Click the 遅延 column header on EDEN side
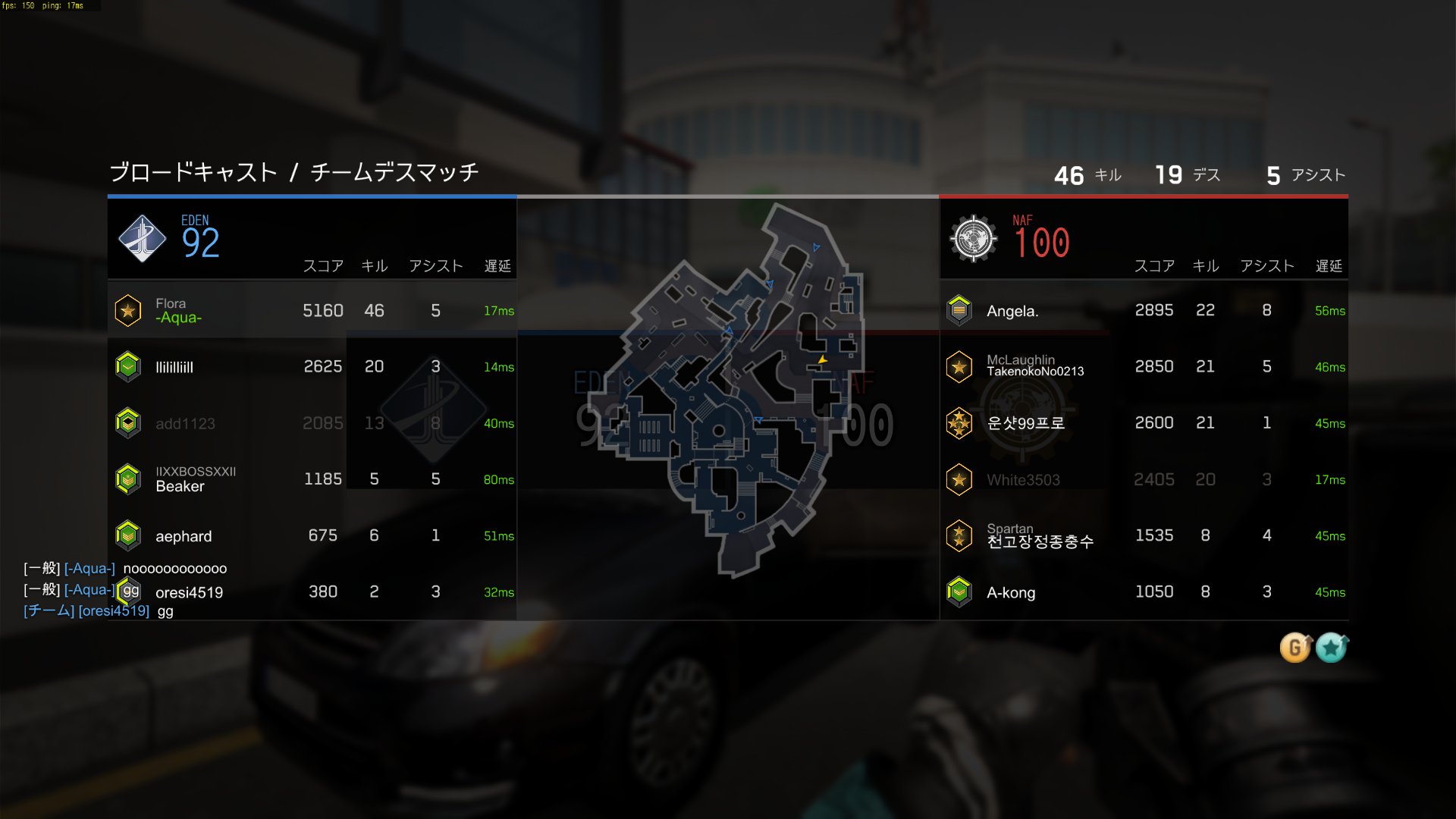1456x819 pixels. tap(497, 266)
